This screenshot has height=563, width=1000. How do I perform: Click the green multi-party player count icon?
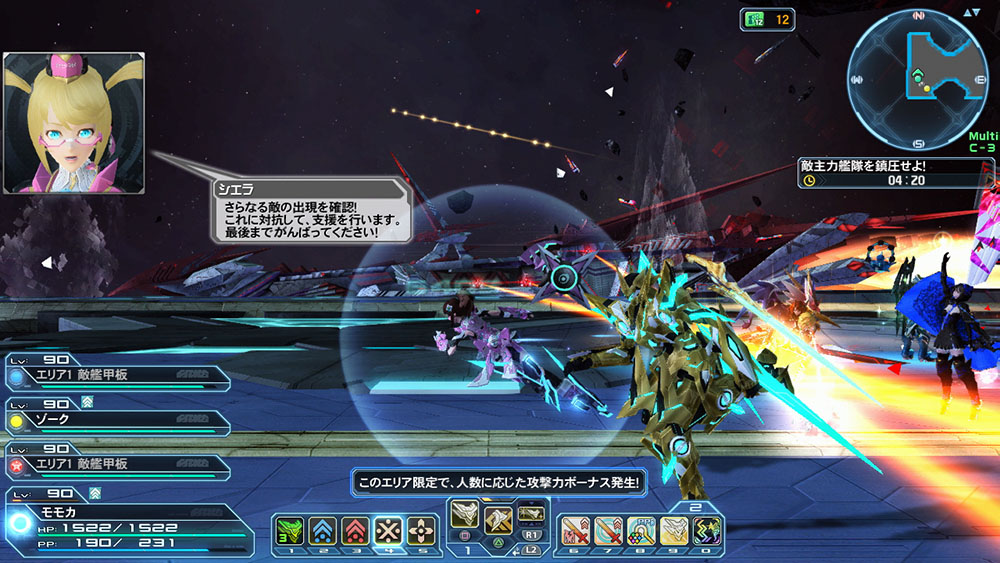point(752,19)
